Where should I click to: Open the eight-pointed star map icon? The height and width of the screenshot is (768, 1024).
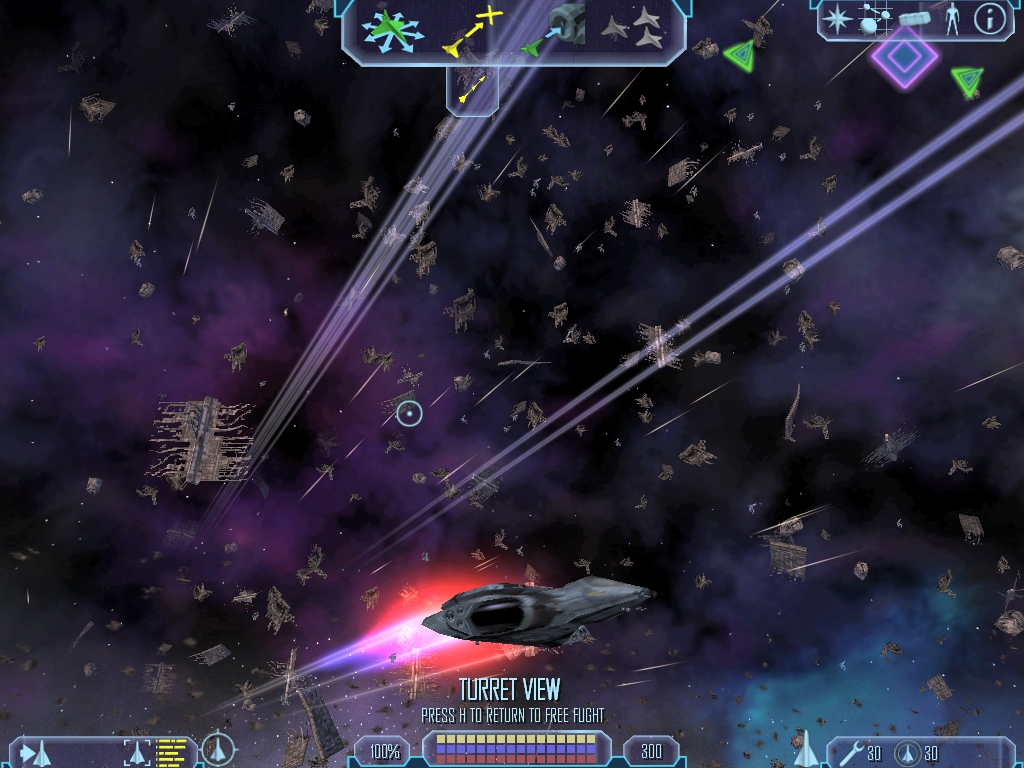[838, 18]
